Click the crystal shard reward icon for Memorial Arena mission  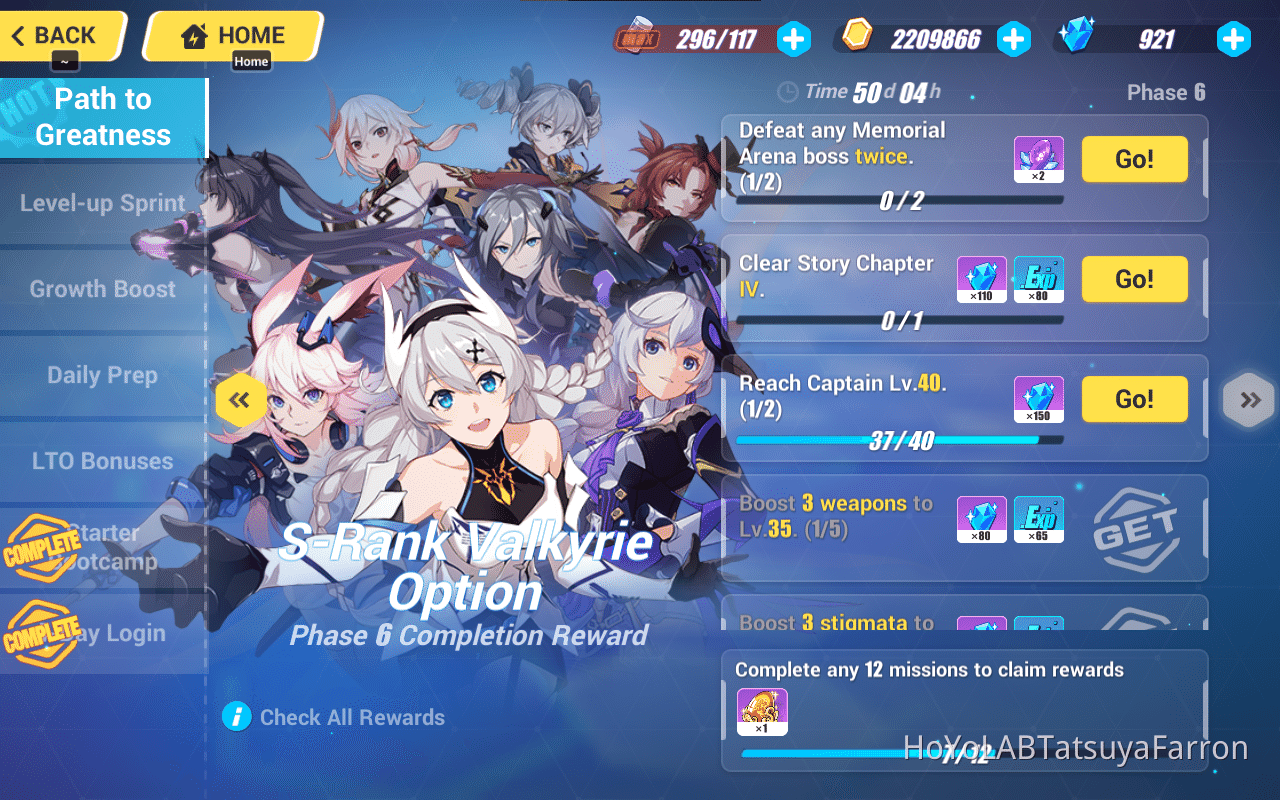point(1039,159)
